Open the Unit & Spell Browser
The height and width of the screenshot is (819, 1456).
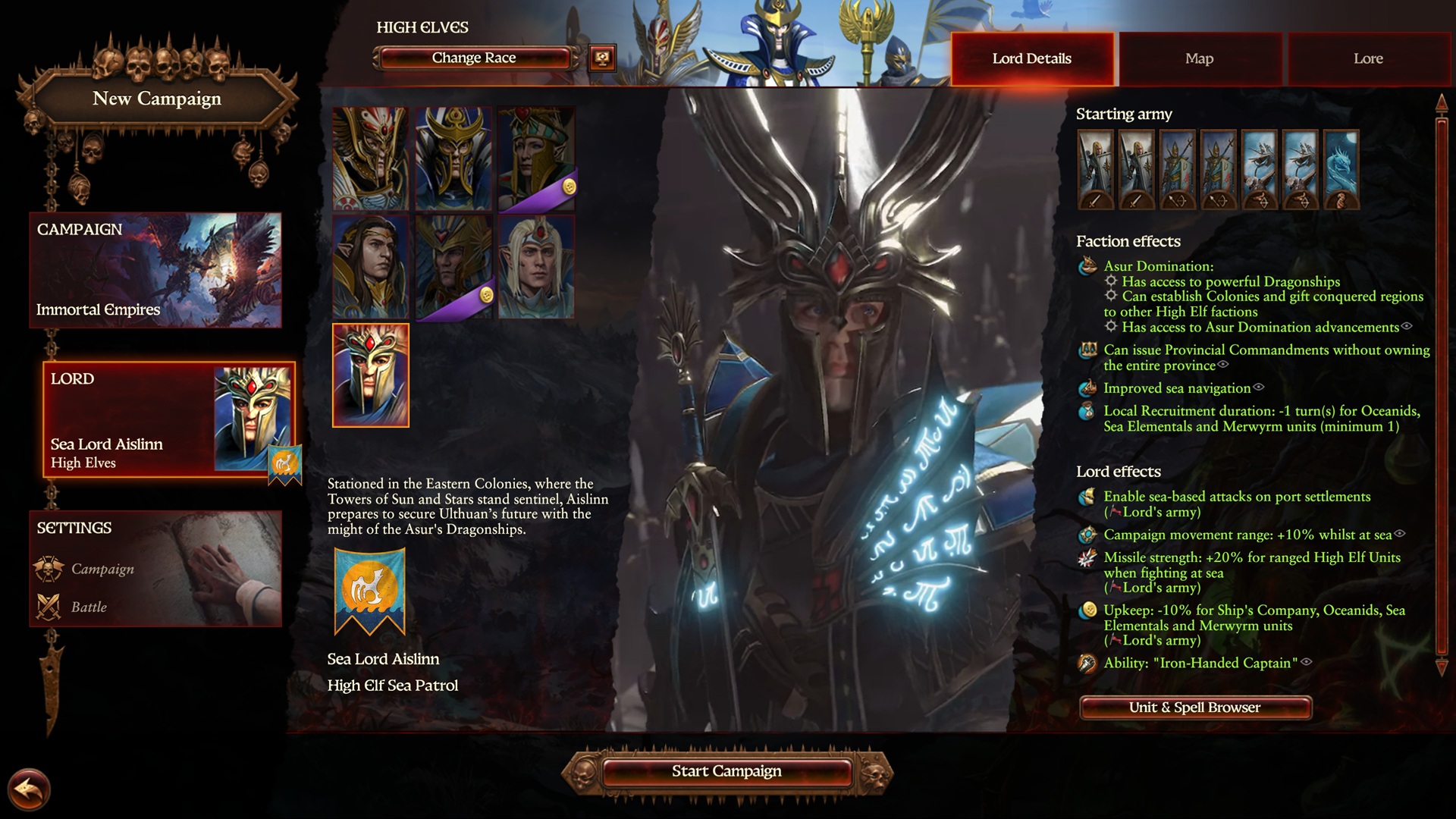(x=1195, y=708)
